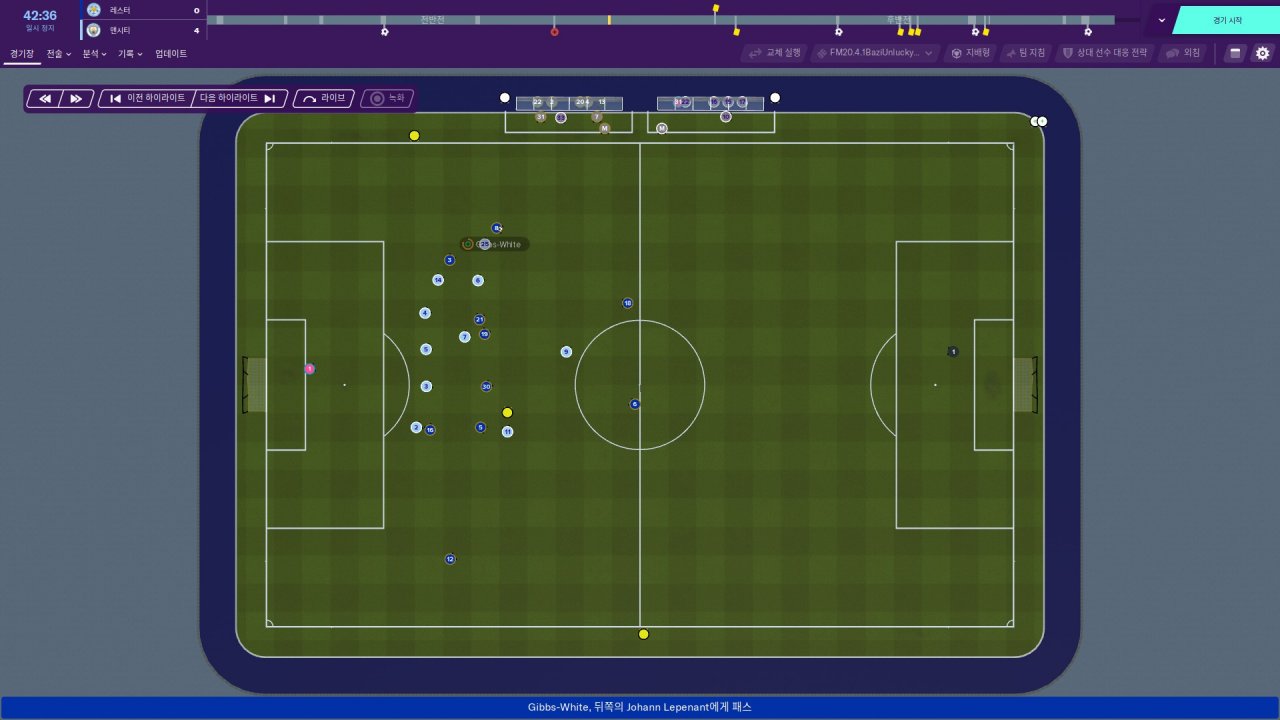Skip to 다음 하이라이트

click(239, 99)
